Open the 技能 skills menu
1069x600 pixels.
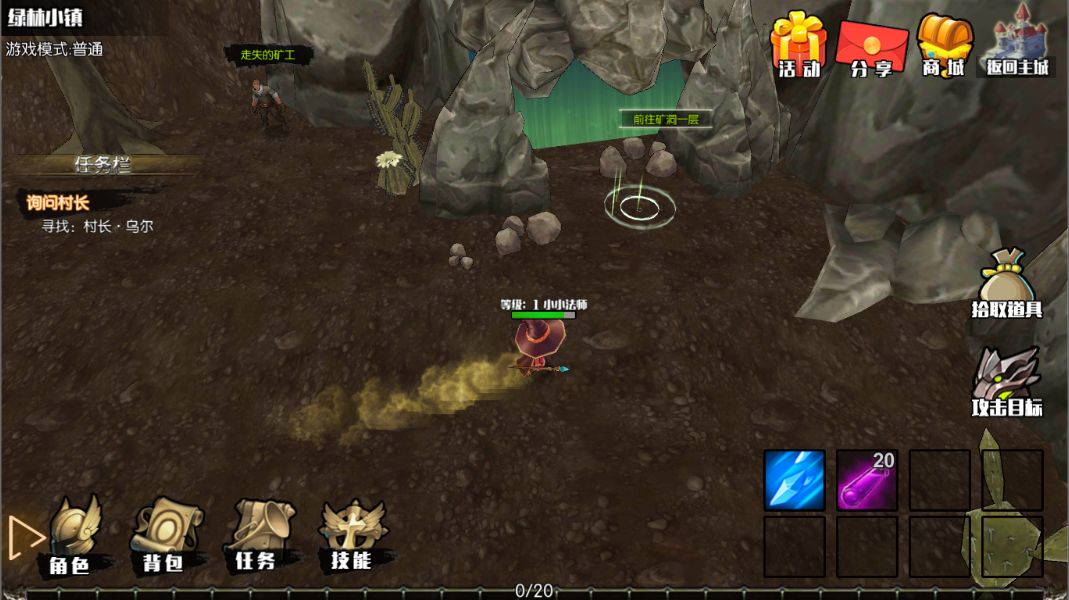tap(352, 537)
